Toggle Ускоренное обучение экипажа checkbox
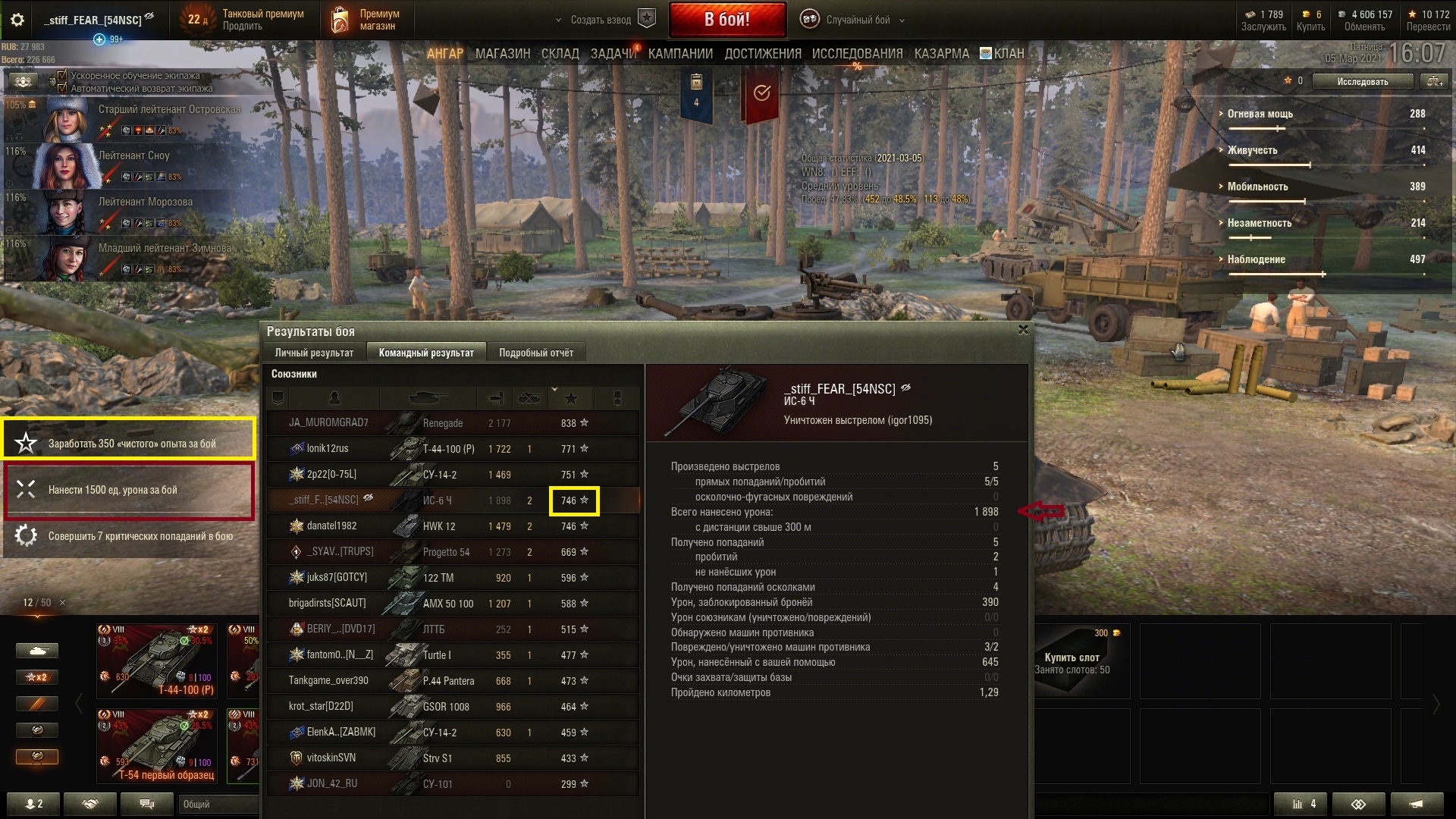 (63, 76)
